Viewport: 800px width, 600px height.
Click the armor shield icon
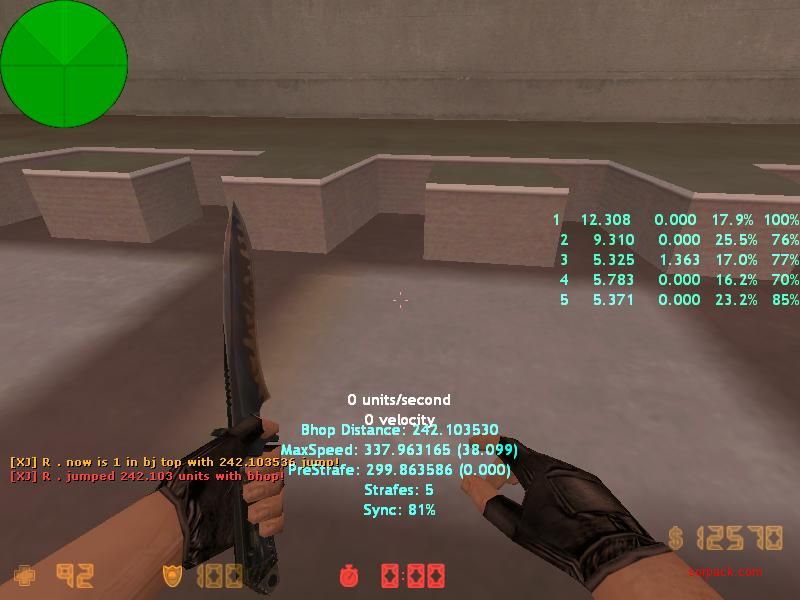[172, 576]
